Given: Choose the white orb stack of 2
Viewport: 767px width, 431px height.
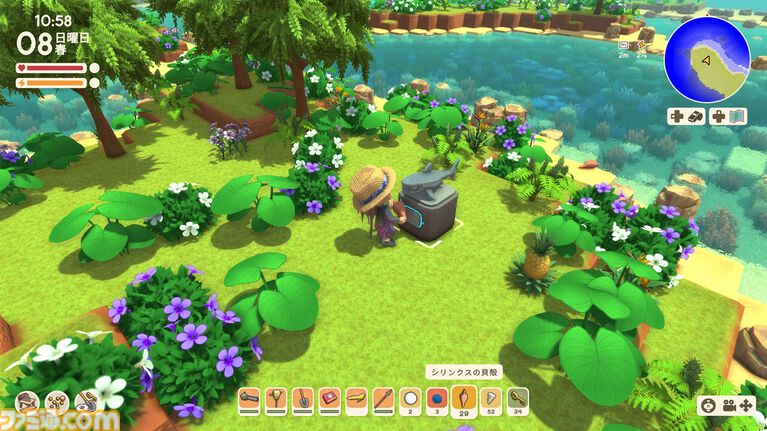Looking at the screenshot, I should coord(409,401).
